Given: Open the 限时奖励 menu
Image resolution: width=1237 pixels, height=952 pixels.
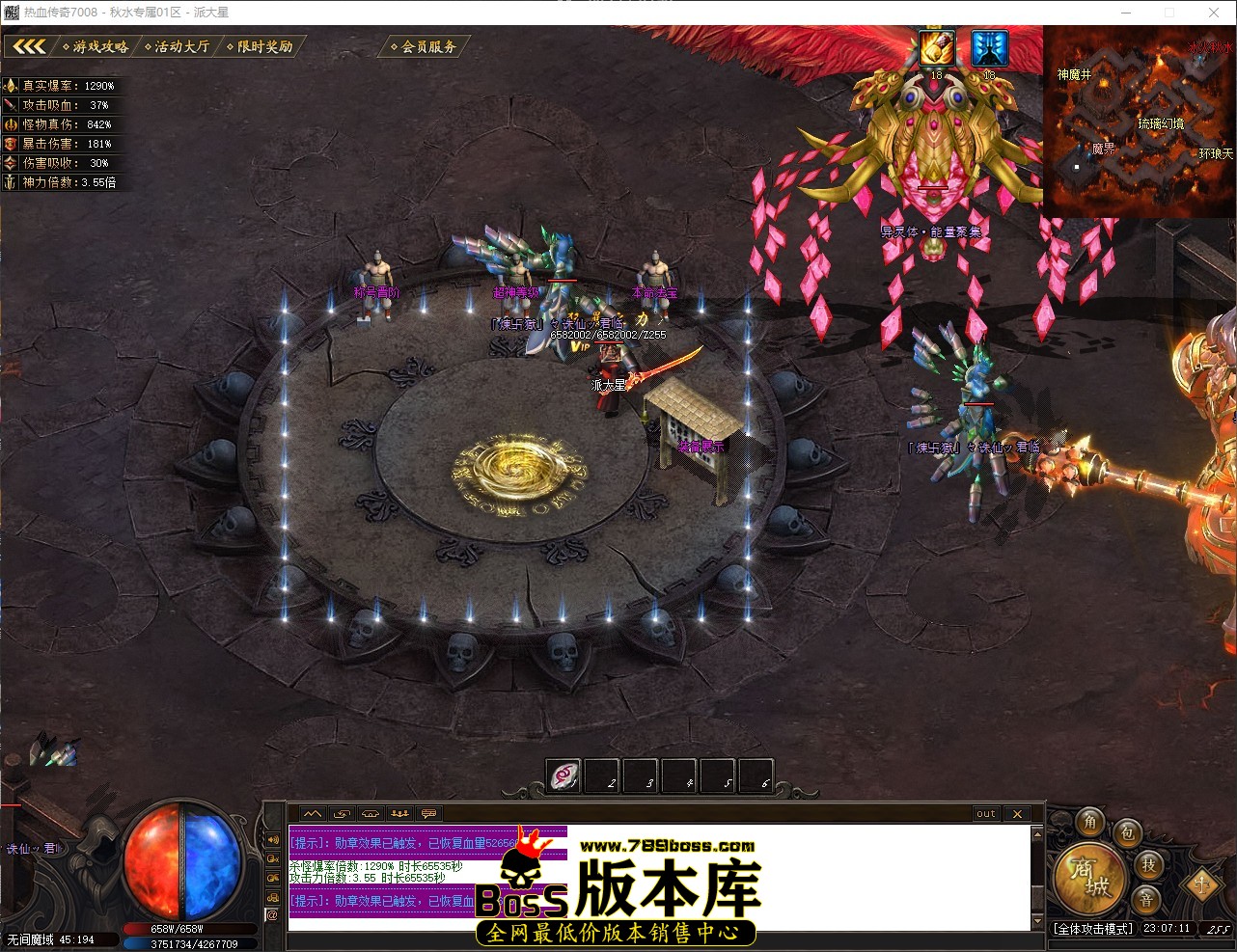Looking at the screenshot, I should point(262,44).
